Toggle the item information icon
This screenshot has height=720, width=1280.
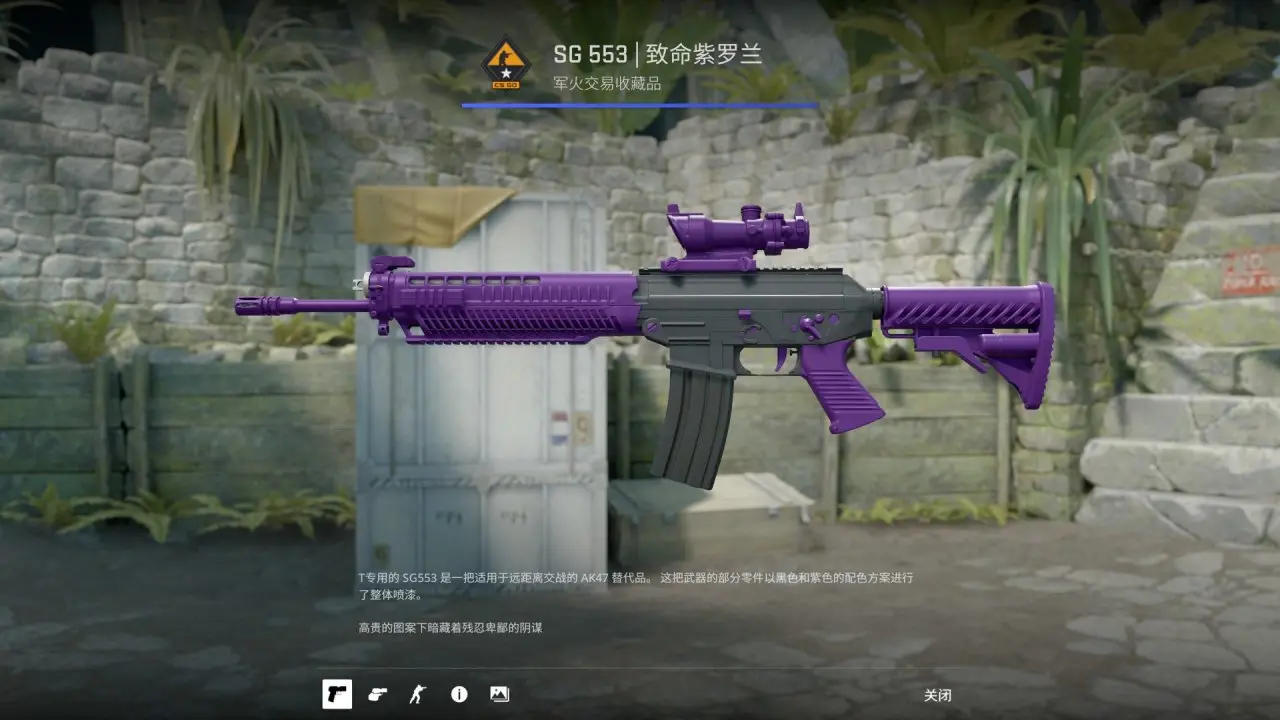click(459, 694)
